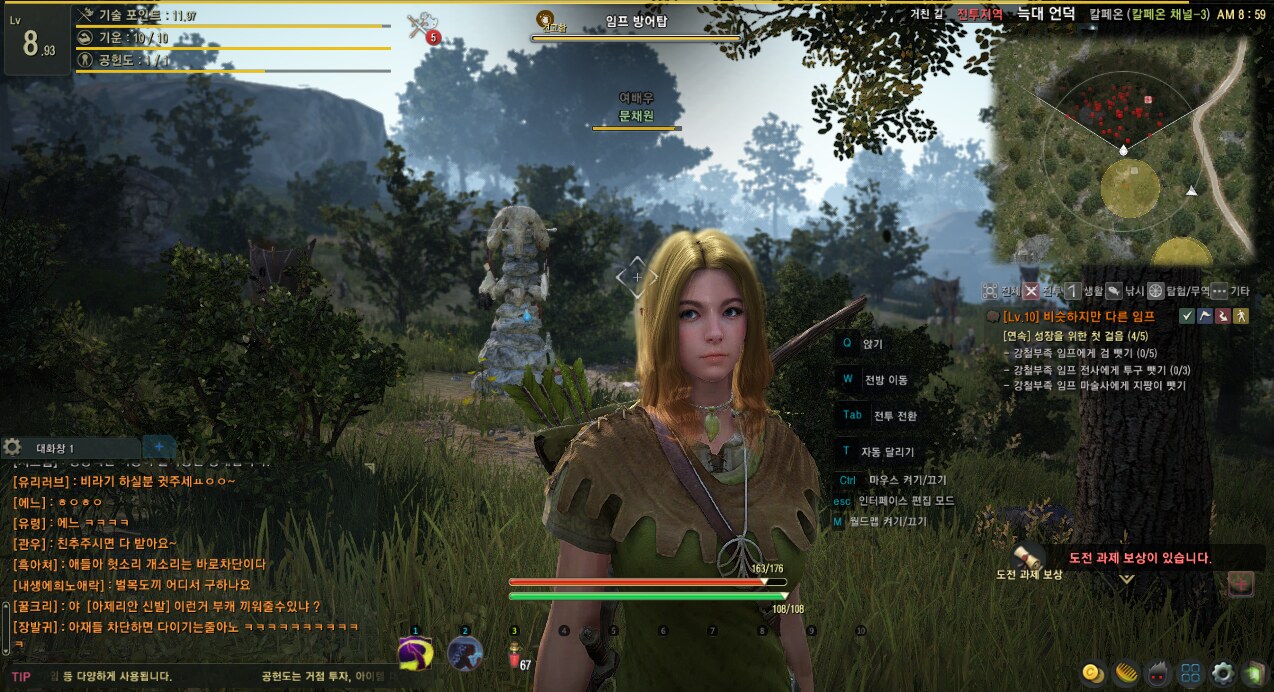Select the Lv.10 비슷하지만 다른 임프 quest
The width and height of the screenshot is (1274, 692).
(1084, 316)
